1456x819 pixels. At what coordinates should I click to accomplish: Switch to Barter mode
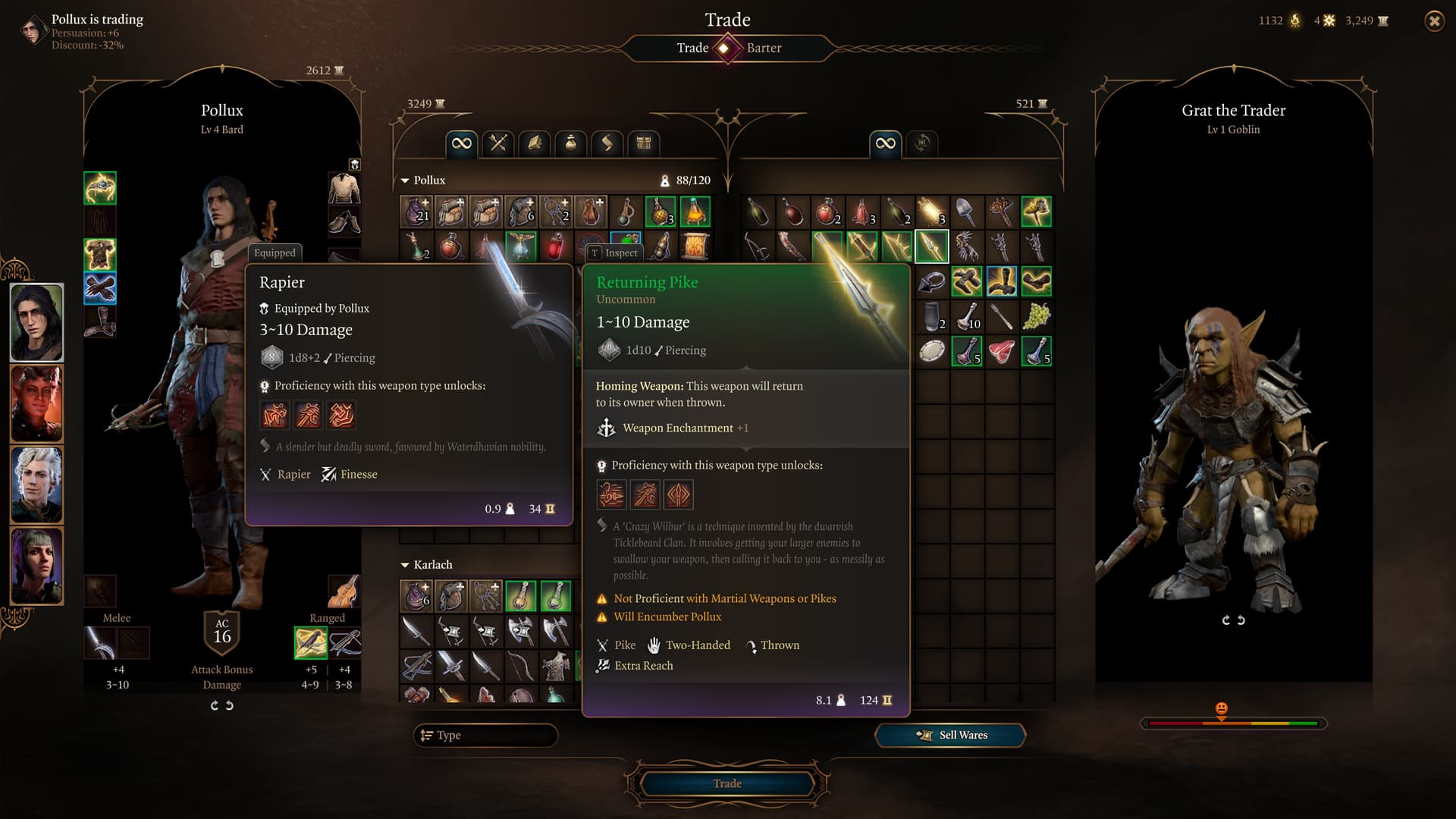pyautogui.click(x=764, y=48)
